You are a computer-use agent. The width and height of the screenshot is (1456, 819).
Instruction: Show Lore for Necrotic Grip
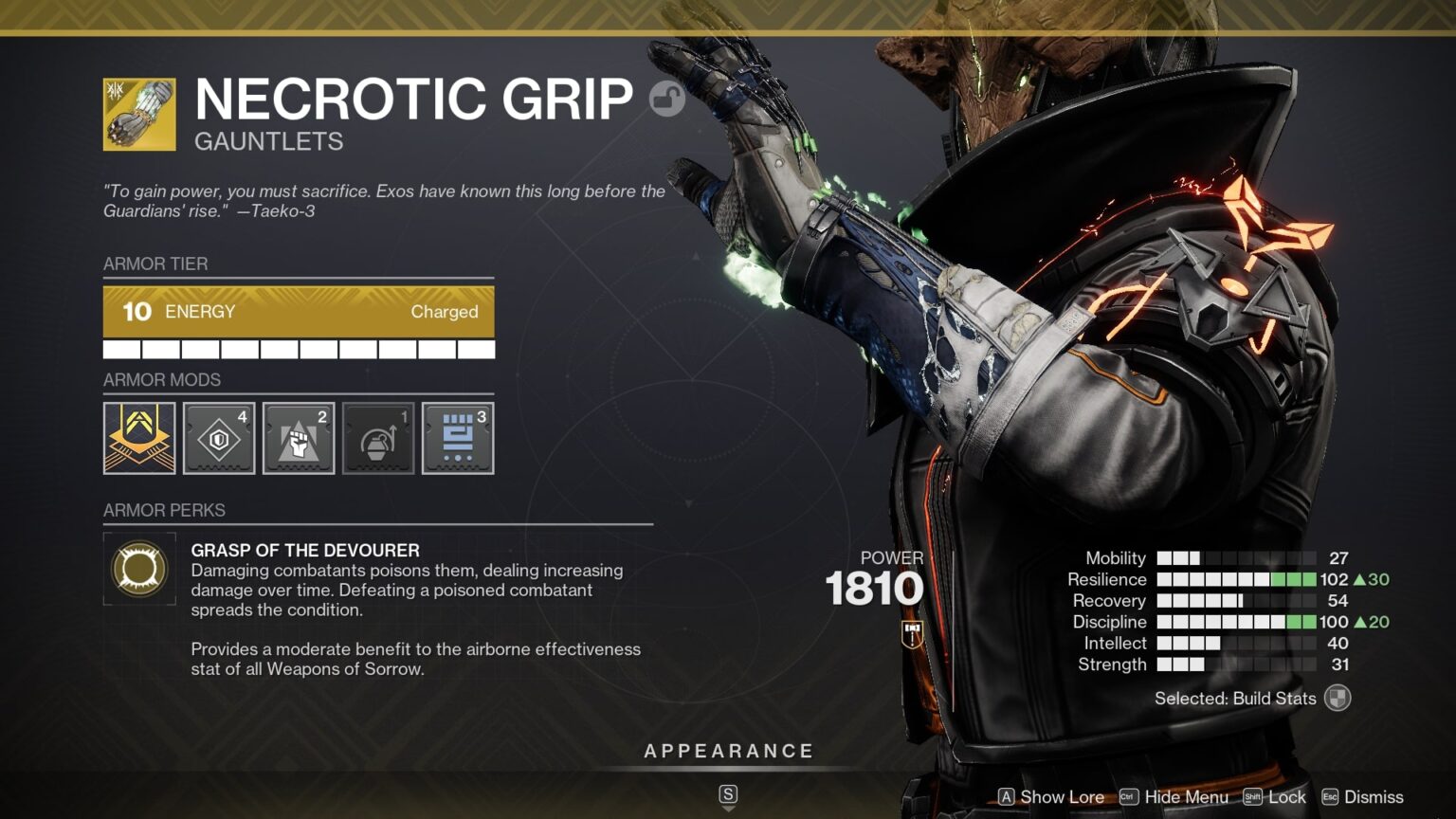tap(1062, 797)
